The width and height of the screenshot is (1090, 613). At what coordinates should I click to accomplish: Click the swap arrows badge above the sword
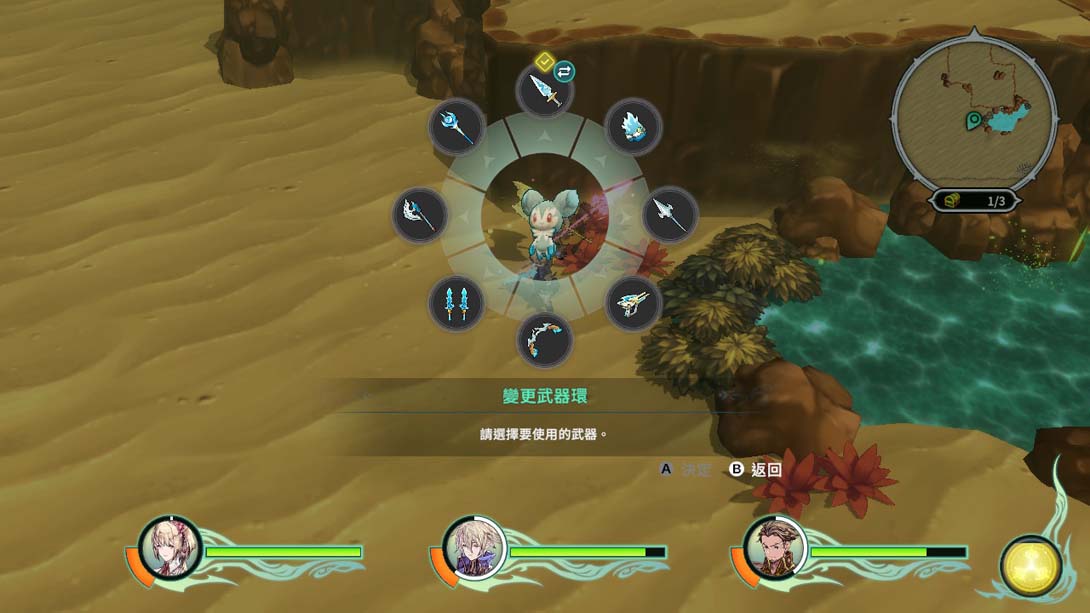coord(565,71)
